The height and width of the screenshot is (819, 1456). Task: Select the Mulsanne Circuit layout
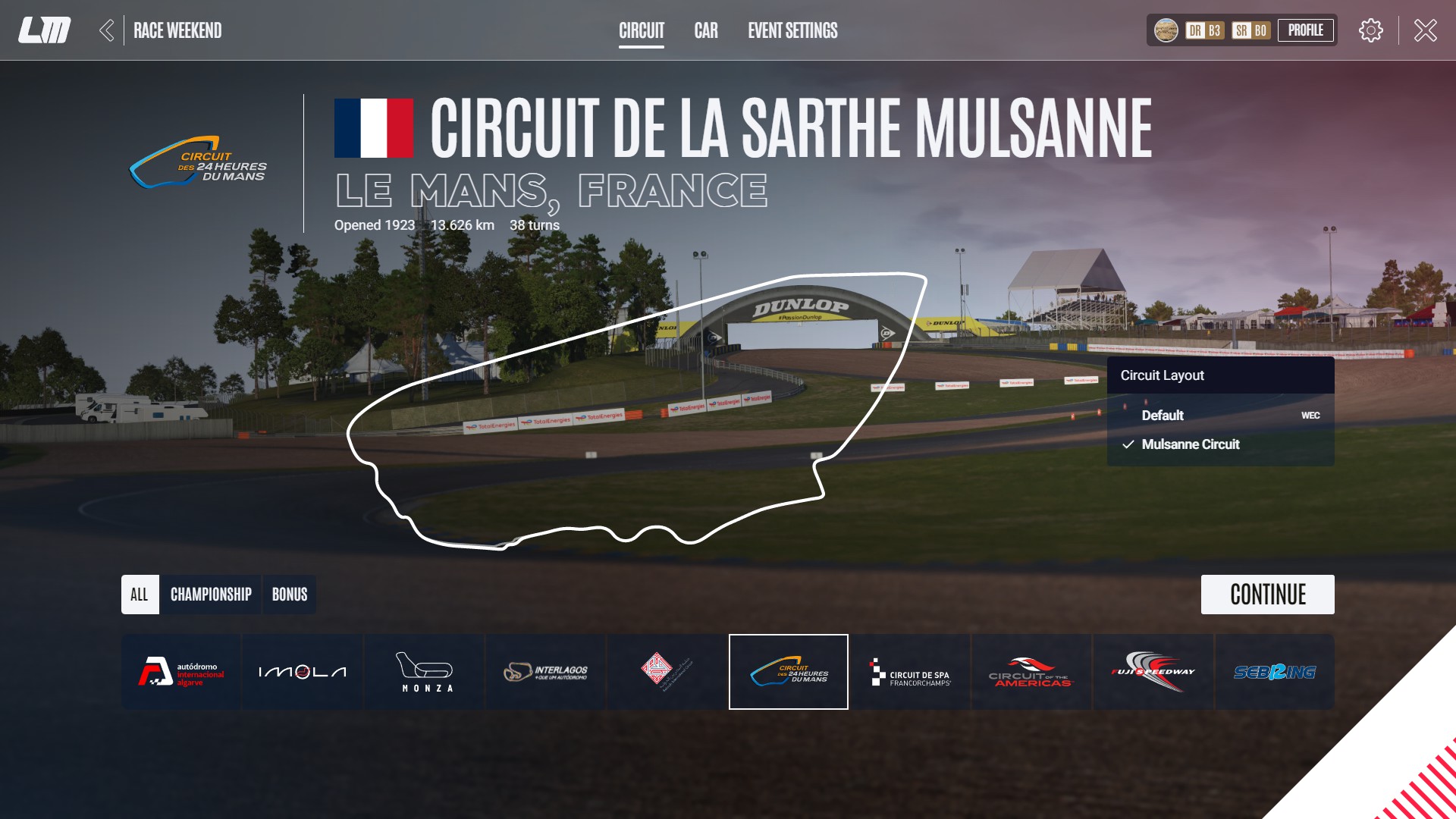pos(1191,444)
